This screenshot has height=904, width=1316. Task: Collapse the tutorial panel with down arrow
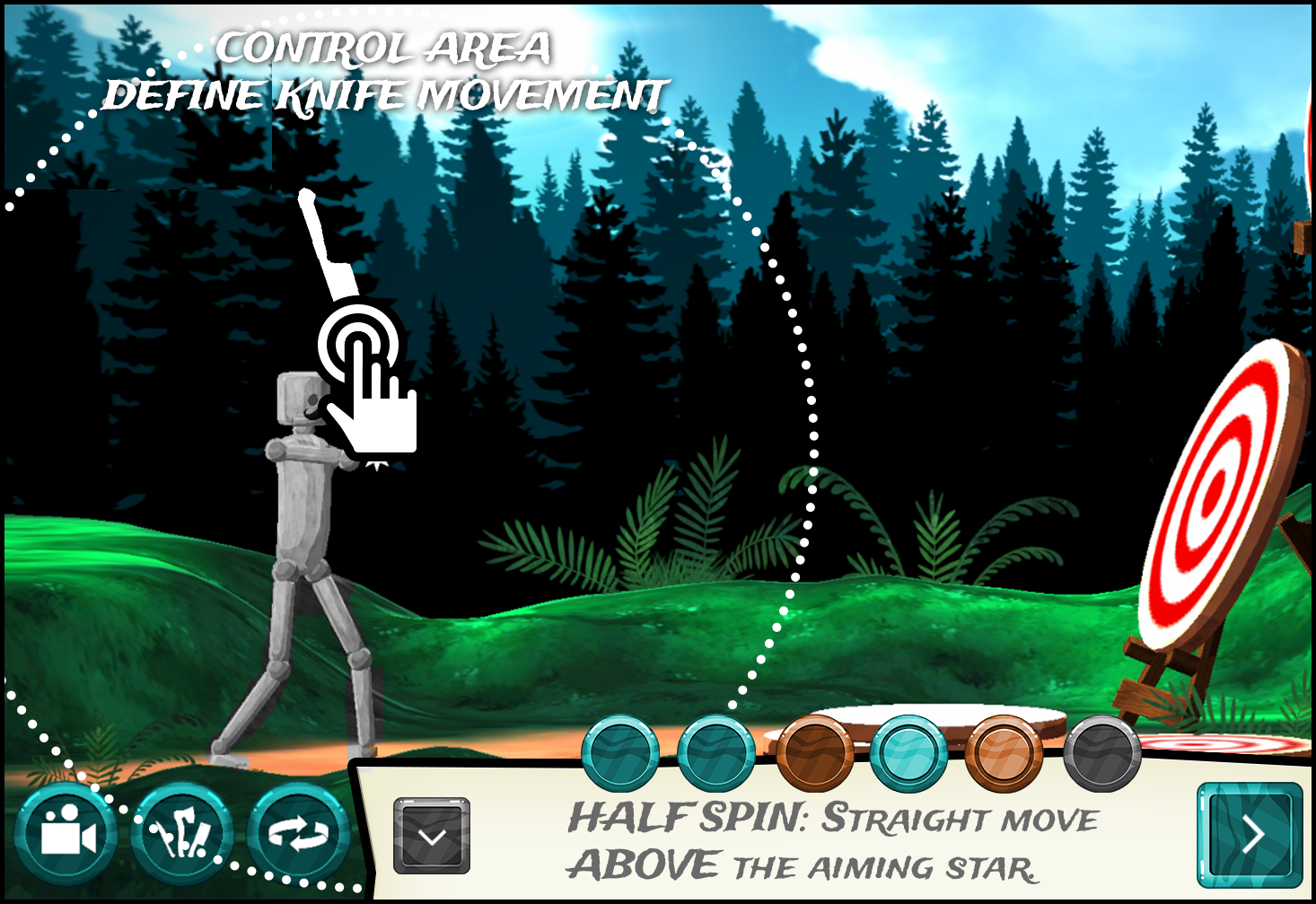point(432,837)
